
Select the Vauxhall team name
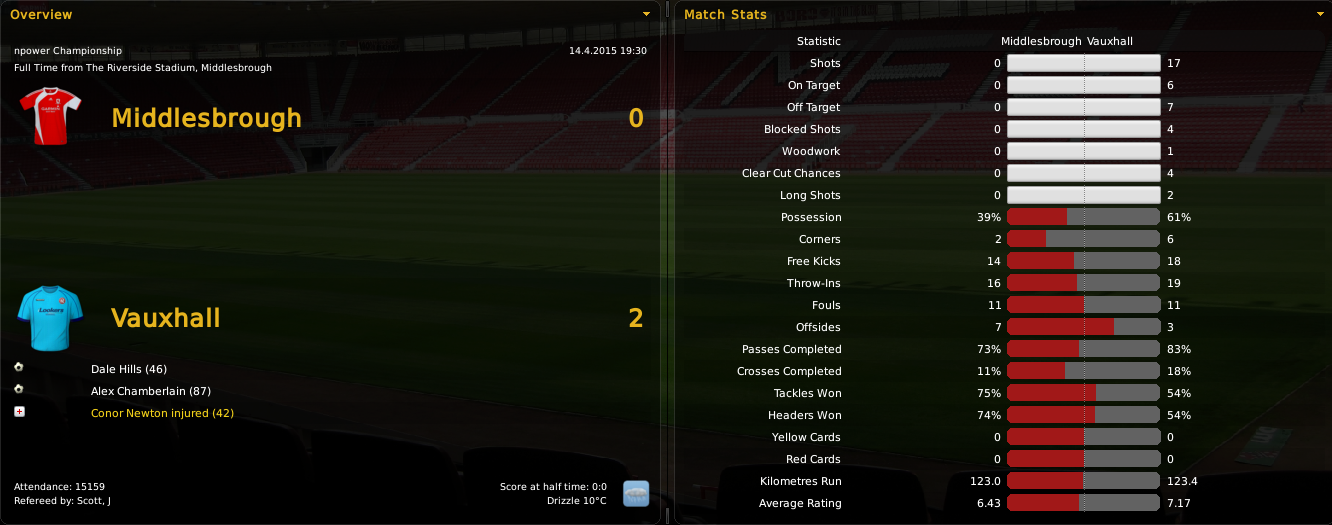pyautogui.click(x=165, y=318)
